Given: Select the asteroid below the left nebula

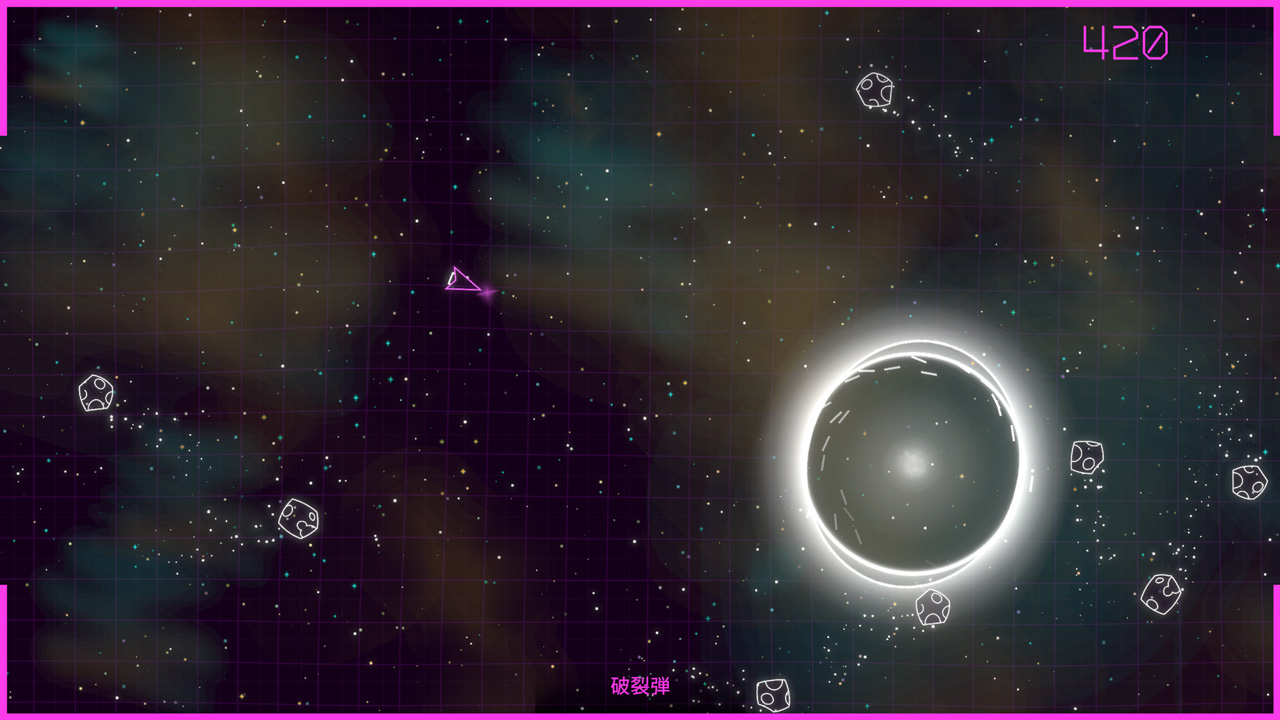Looking at the screenshot, I should [299, 519].
